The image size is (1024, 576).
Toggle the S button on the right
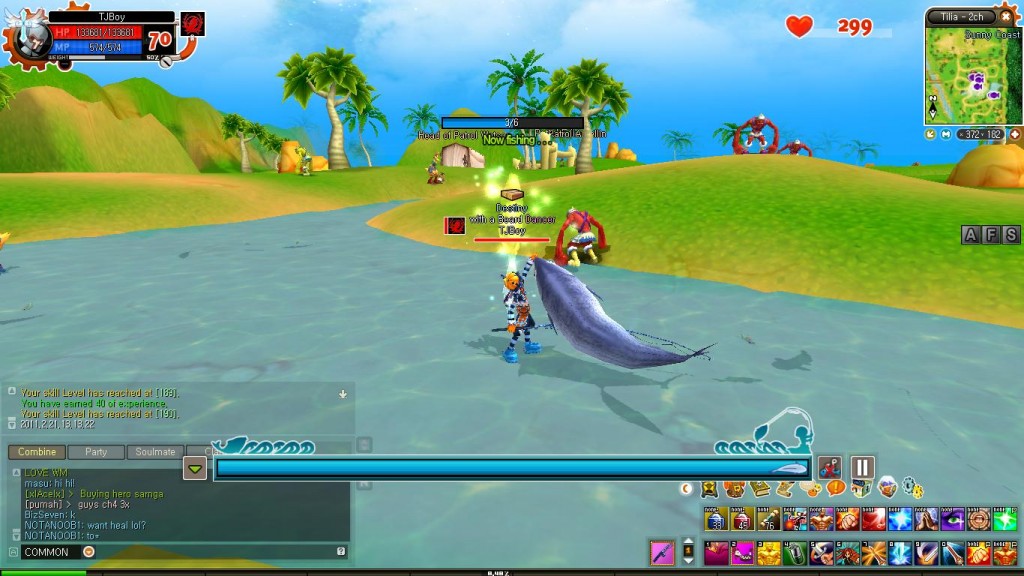pyautogui.click(x=1011, y=235)
